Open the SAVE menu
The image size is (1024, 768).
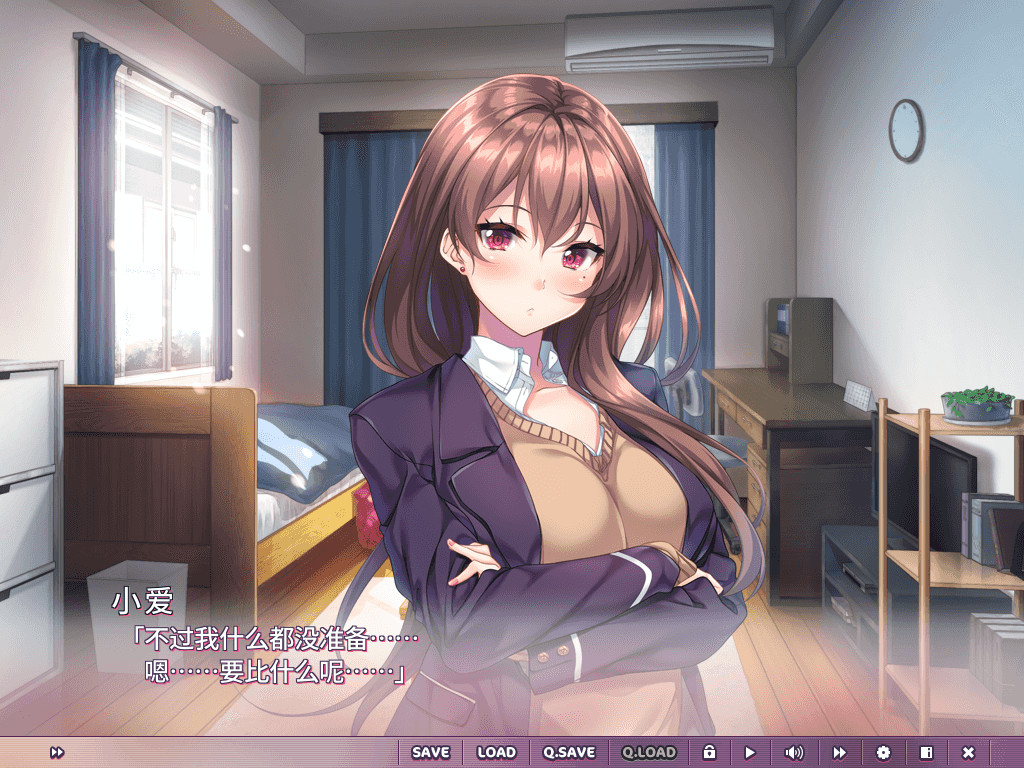point(431,752)
